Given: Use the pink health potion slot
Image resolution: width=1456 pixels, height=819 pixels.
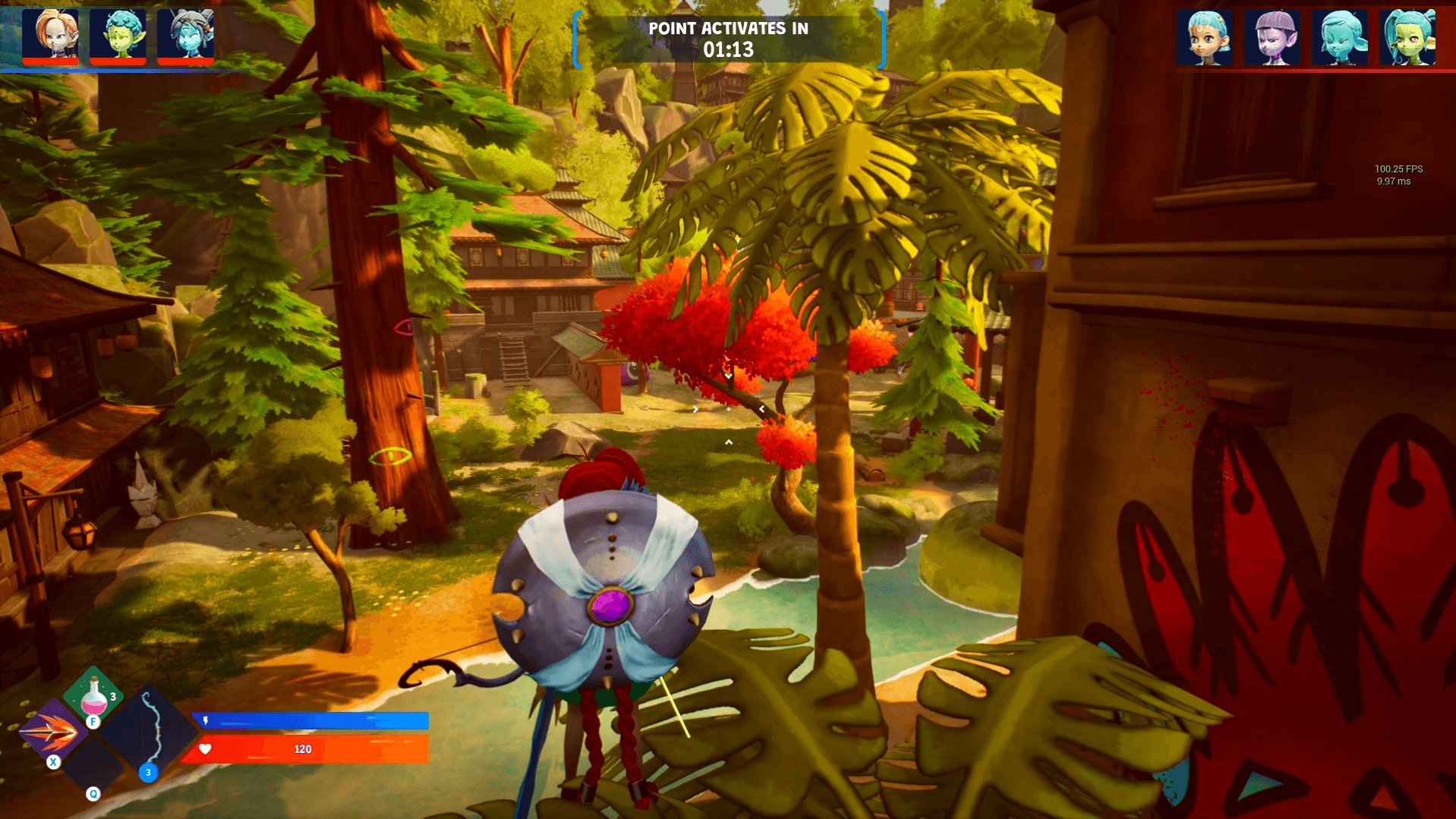Looking at the screenshot, I should tap(93, 694).
